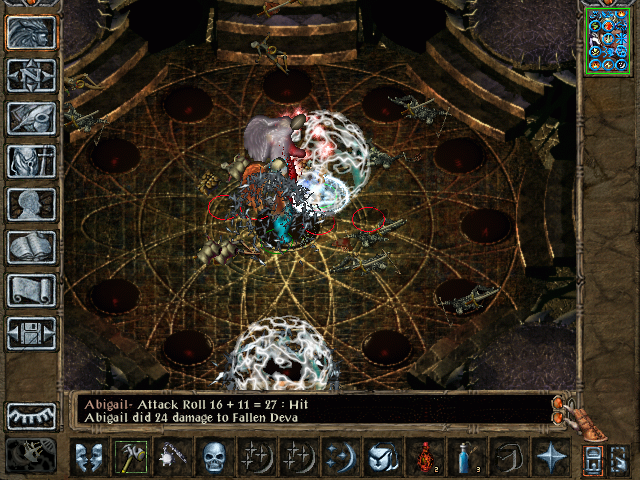This screenshot has height=480, width=640.
Task: Equip the axe weapon slot
Action: point(131,457)
